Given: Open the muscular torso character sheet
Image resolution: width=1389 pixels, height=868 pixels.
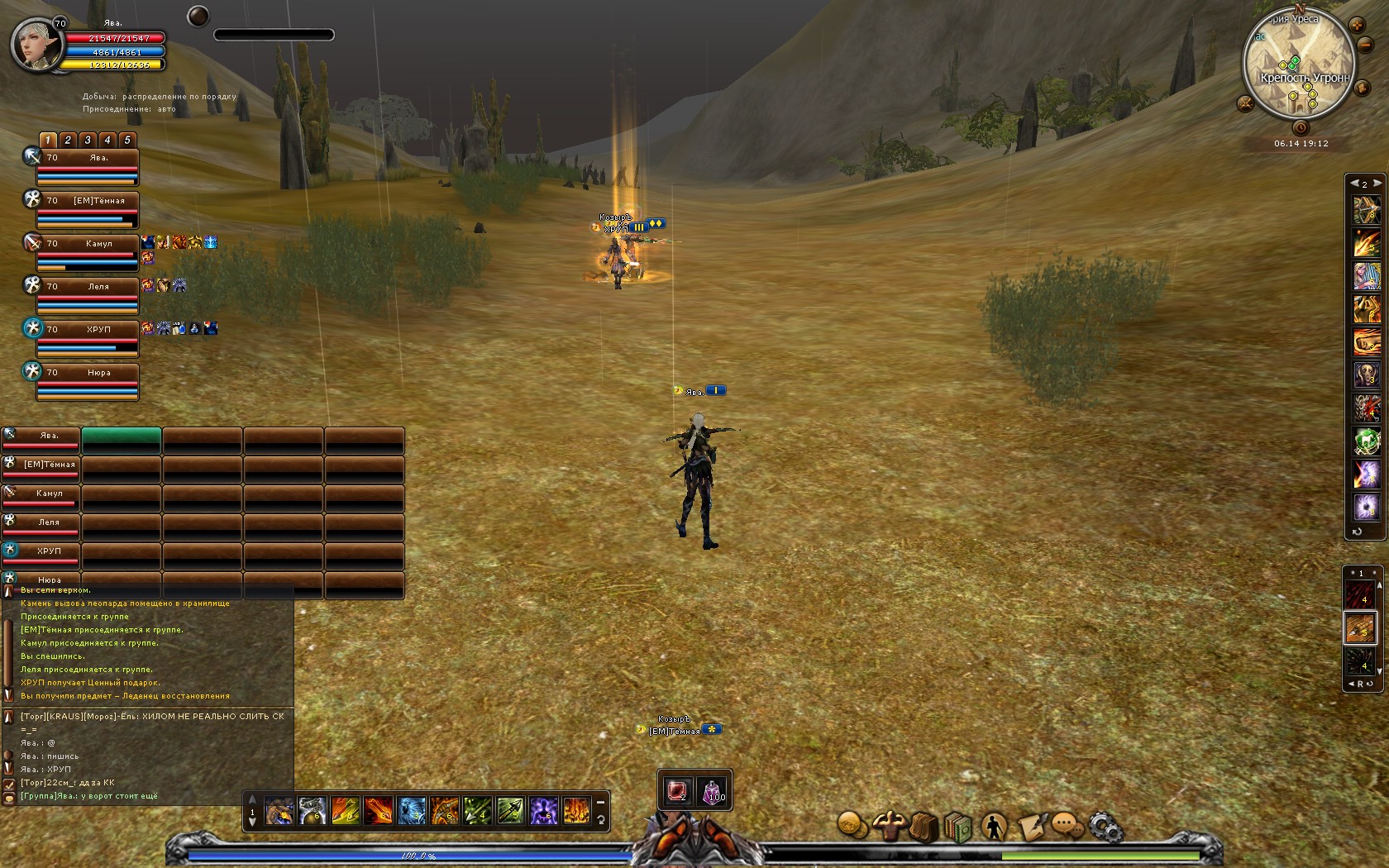Looking at the screenshot, I should pos(891,826).
